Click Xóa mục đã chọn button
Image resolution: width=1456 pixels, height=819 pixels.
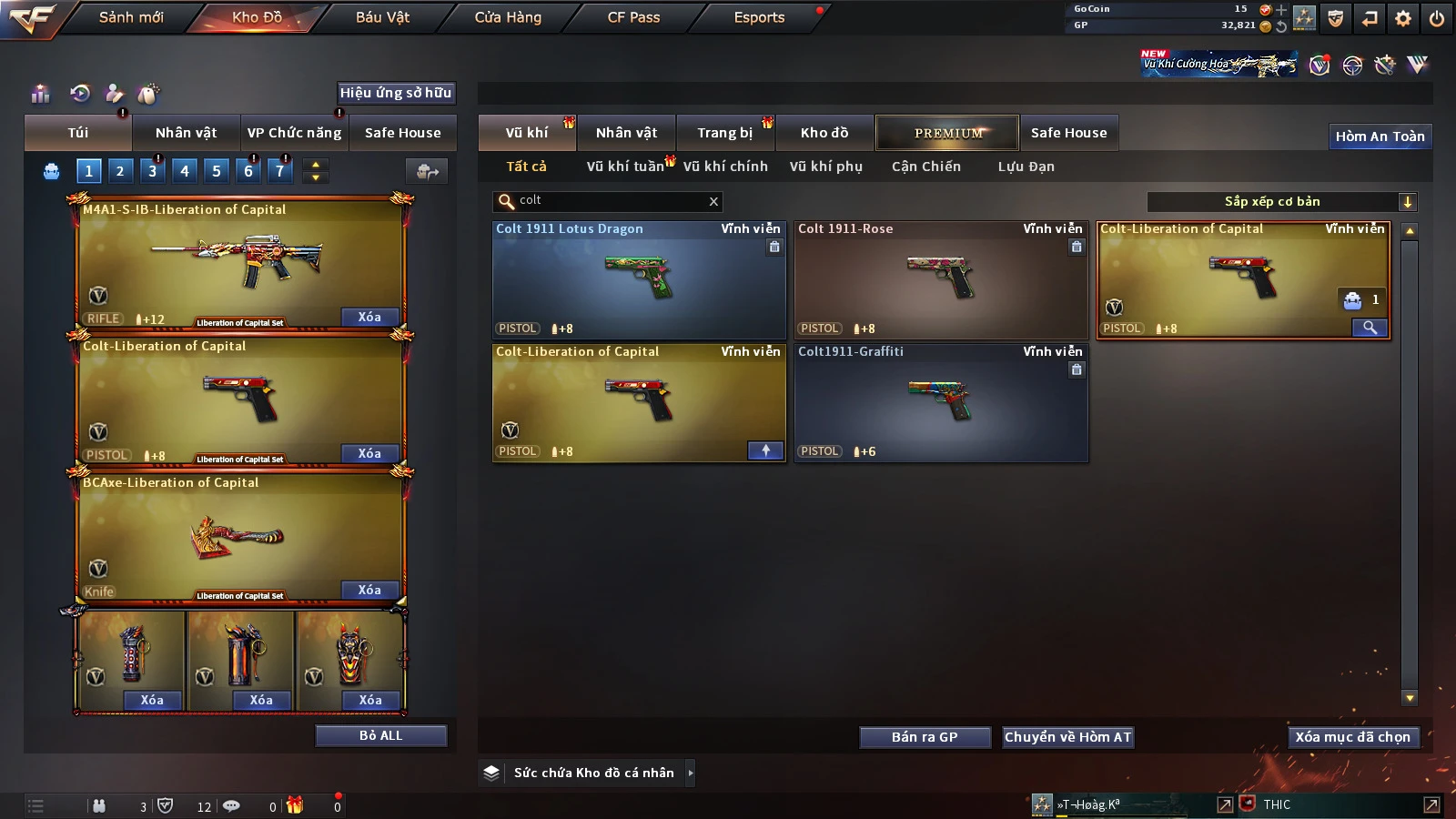click(1352, 737)
